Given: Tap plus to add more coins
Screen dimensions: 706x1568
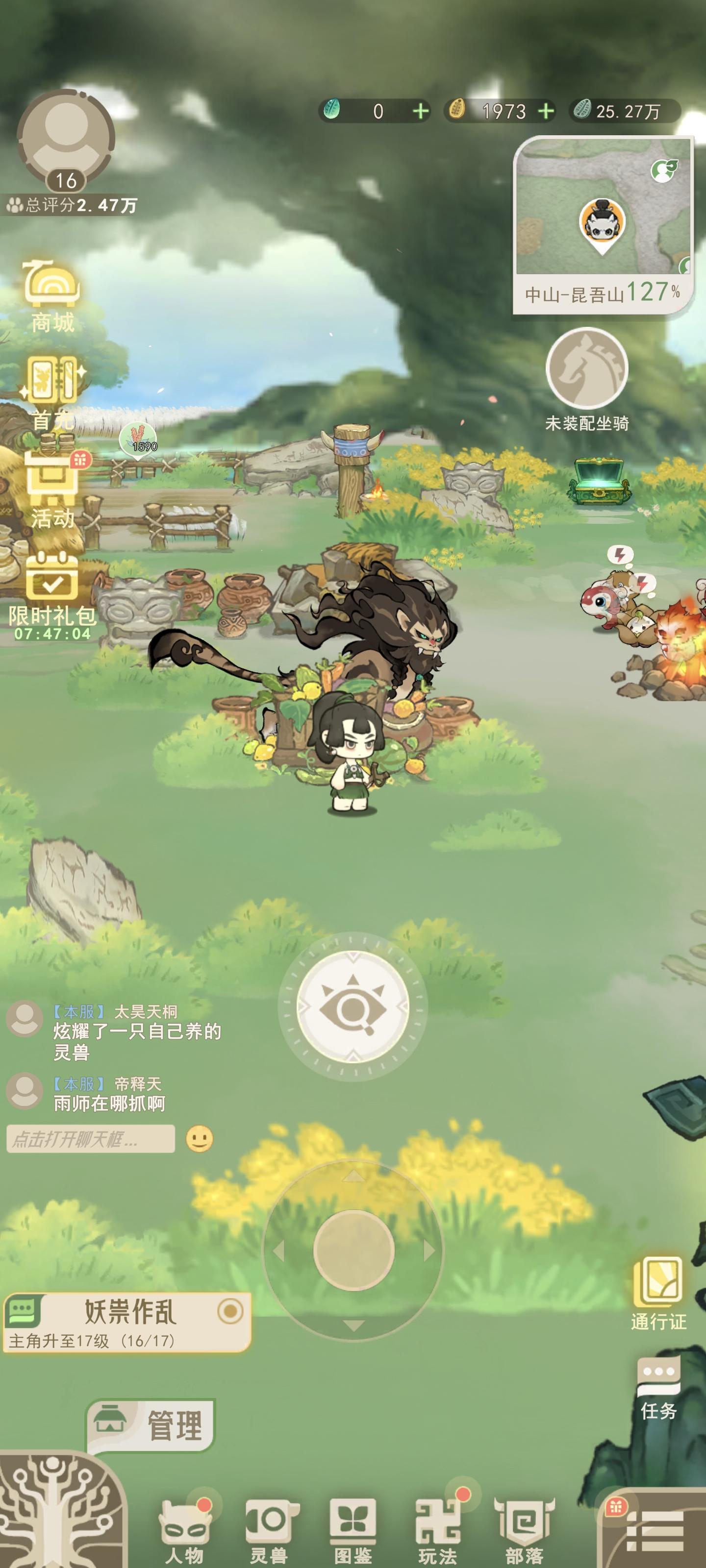Looking at the screenshot, I should (x=547, y=111).
